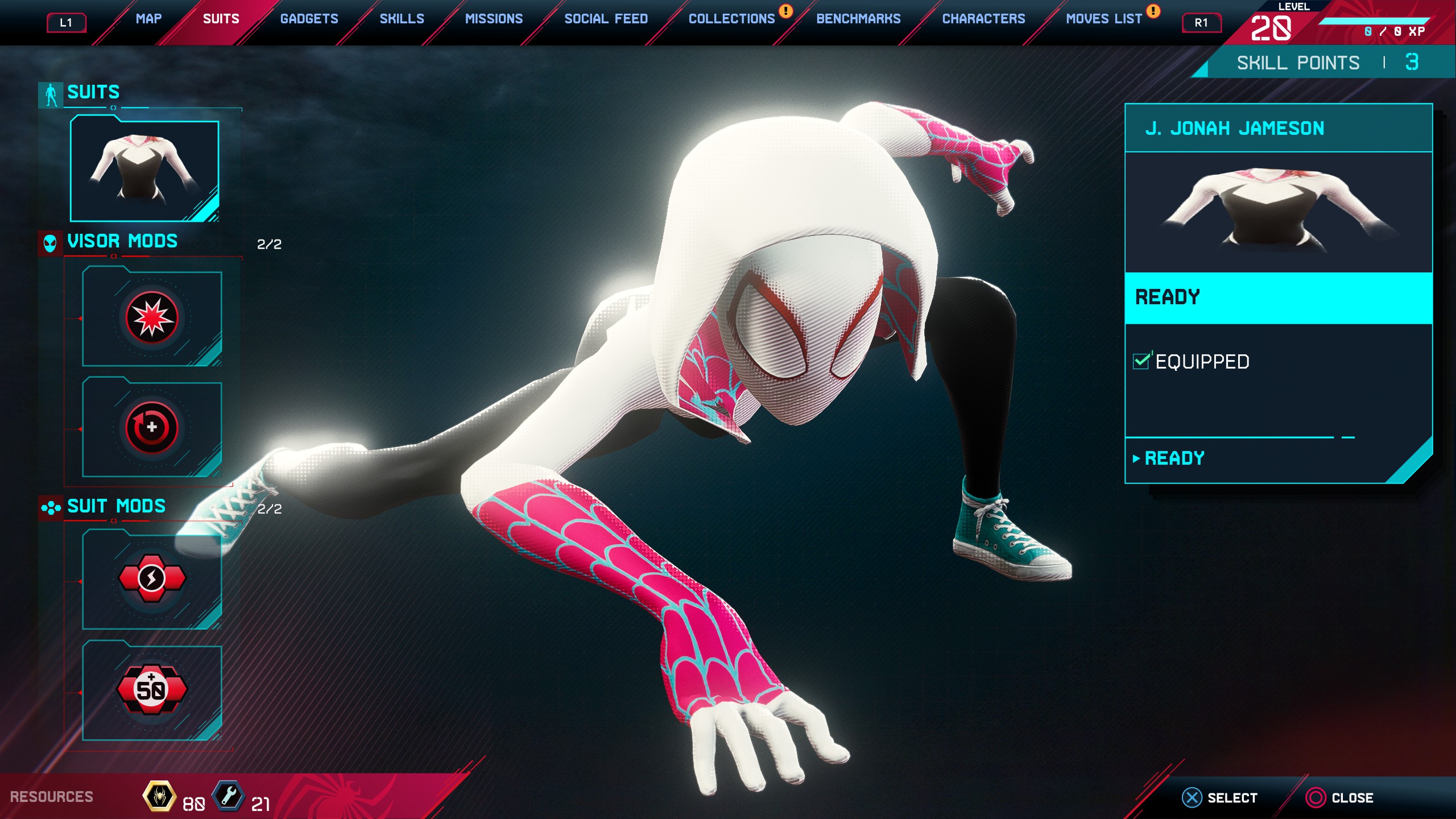
Task: Open the Characters tab
Action: (983, 19)
